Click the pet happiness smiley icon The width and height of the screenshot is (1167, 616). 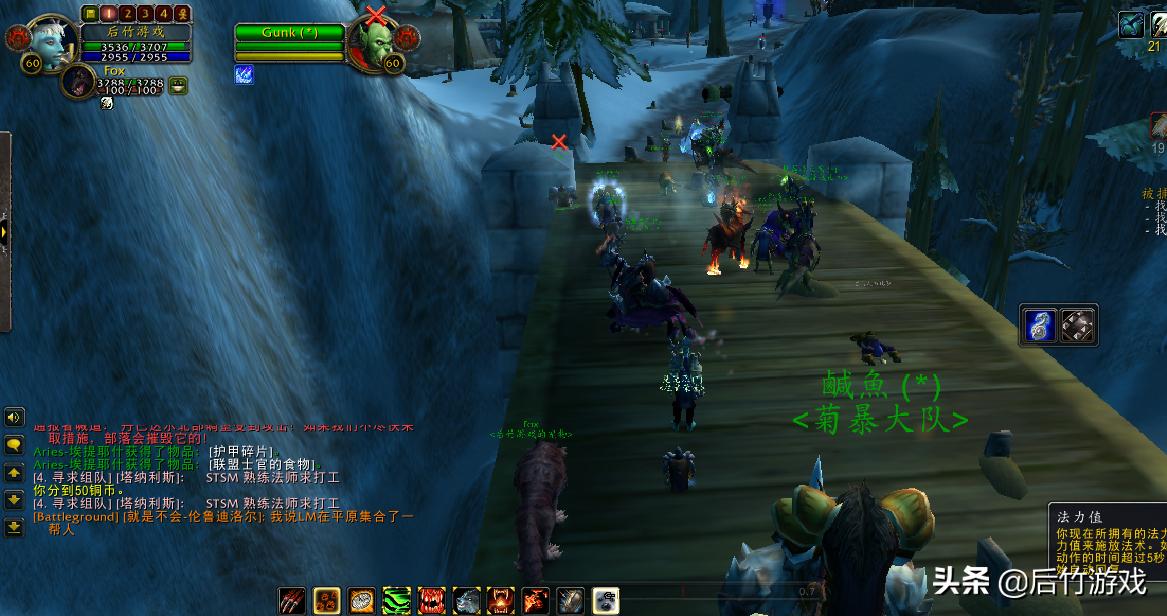pos(178,86)
